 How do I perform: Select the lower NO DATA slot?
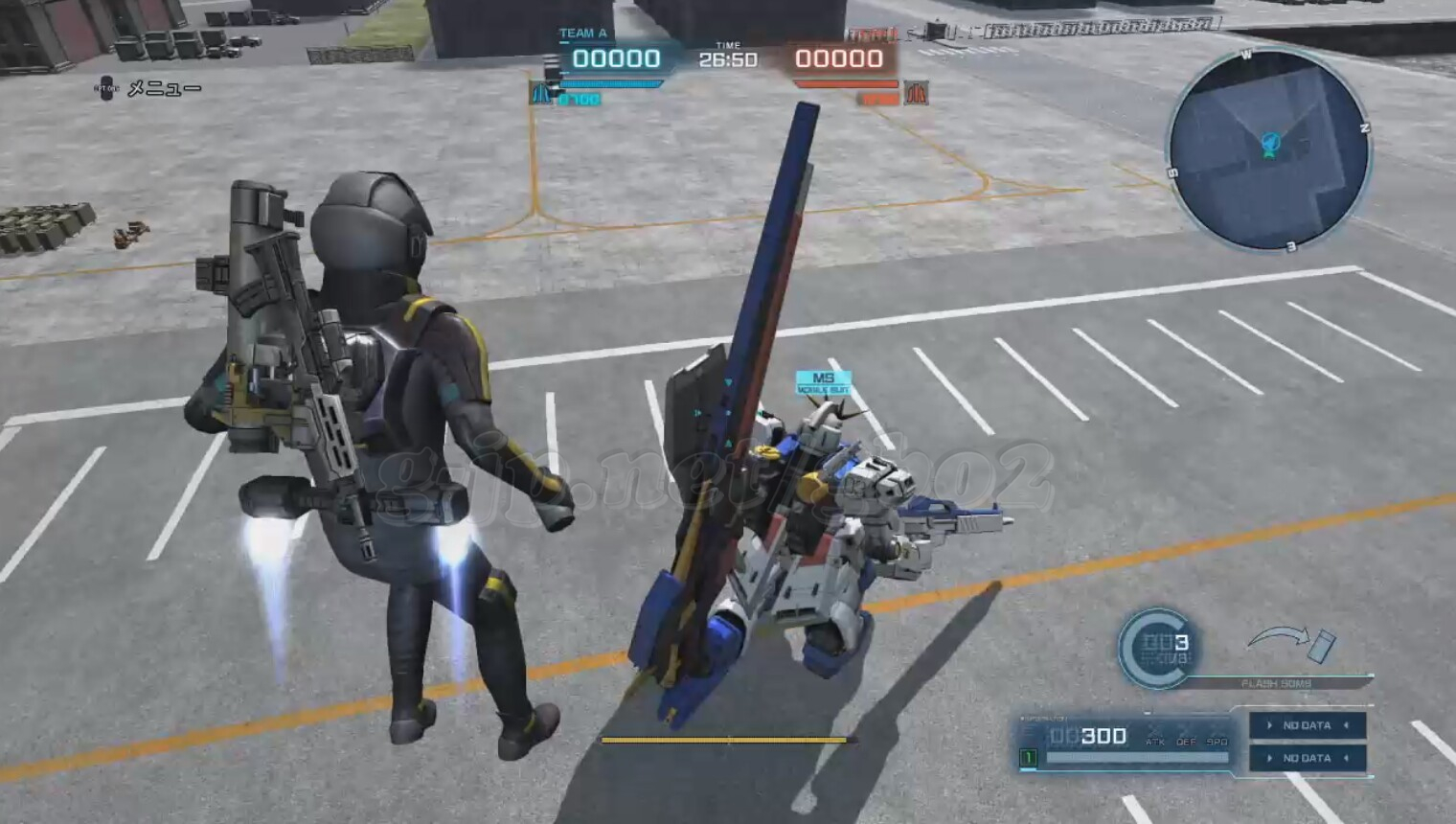coord(1307,758)
